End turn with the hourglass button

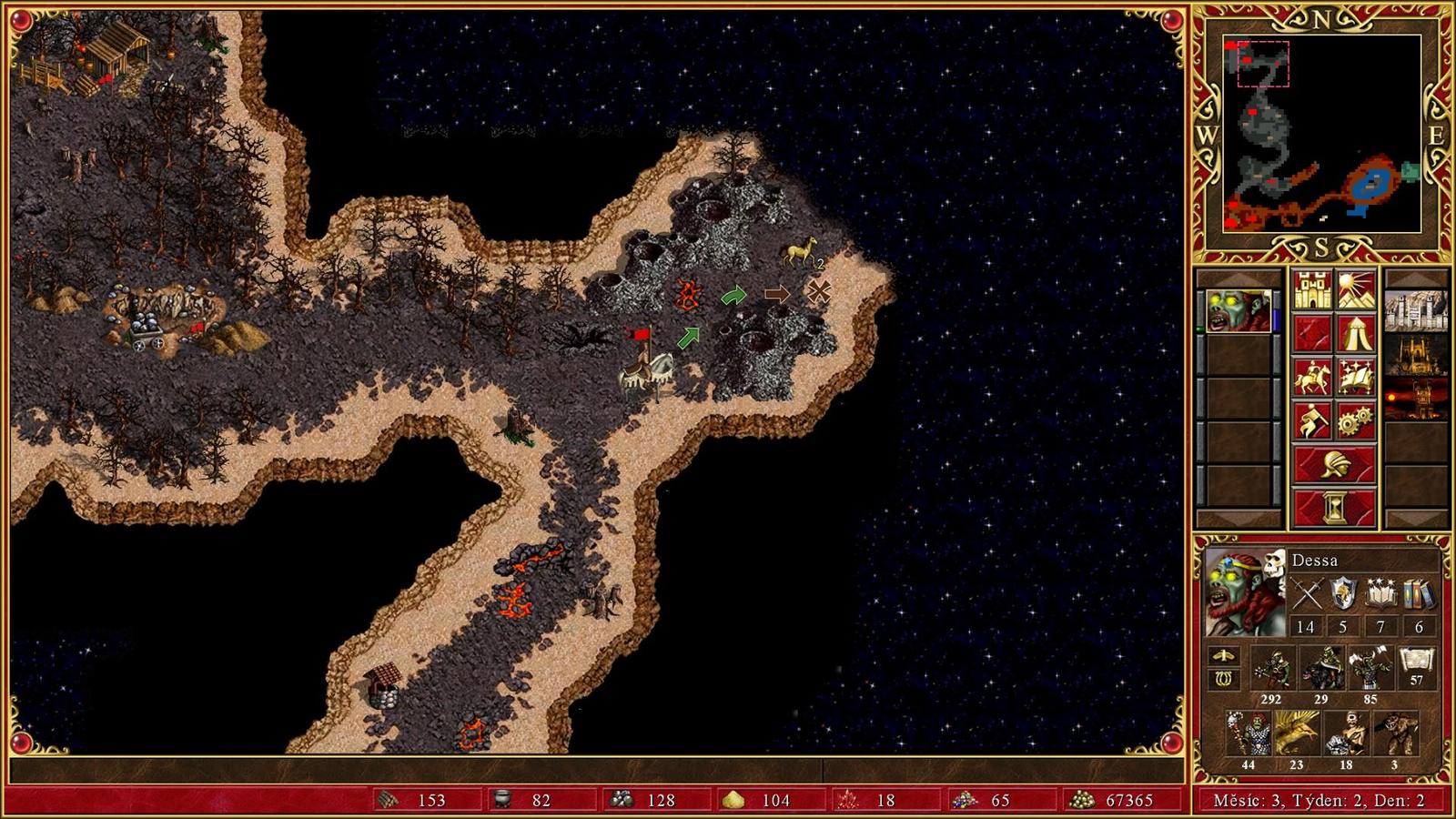[1333, 508]
